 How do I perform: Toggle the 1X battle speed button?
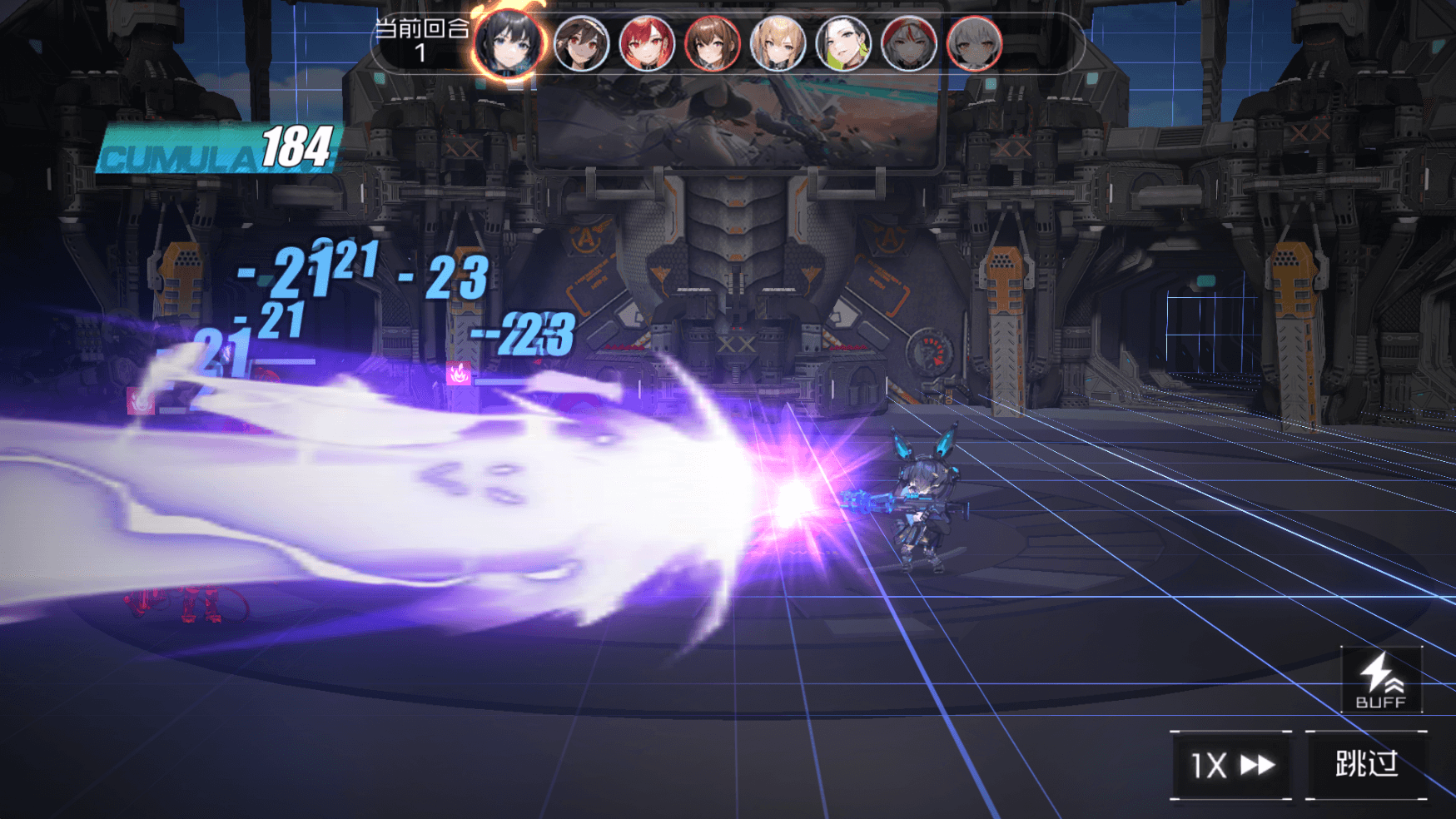tap(1231, 765)
